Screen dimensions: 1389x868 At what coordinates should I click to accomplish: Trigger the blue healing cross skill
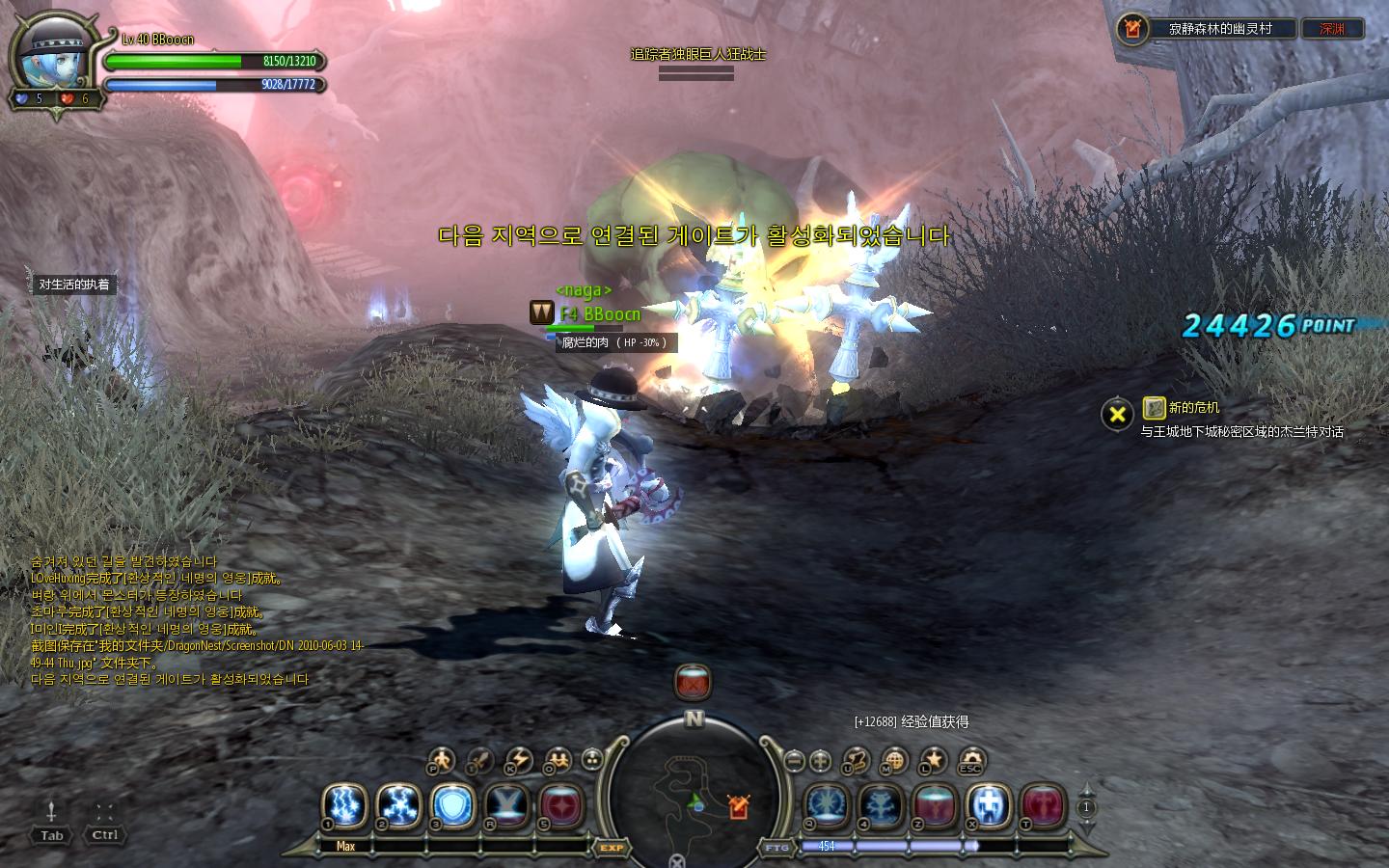[x=988, y=805]
